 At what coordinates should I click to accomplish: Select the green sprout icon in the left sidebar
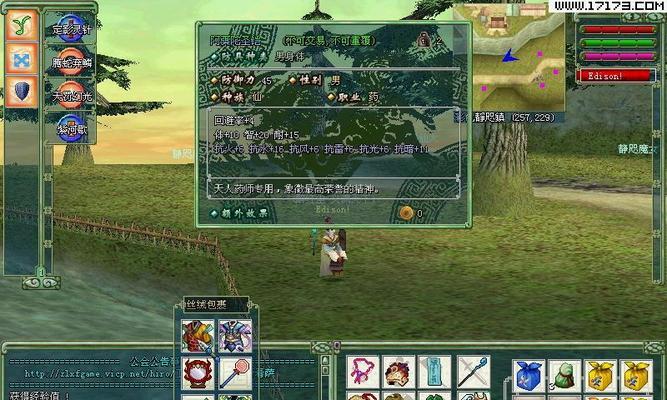(x=21, y=25)
